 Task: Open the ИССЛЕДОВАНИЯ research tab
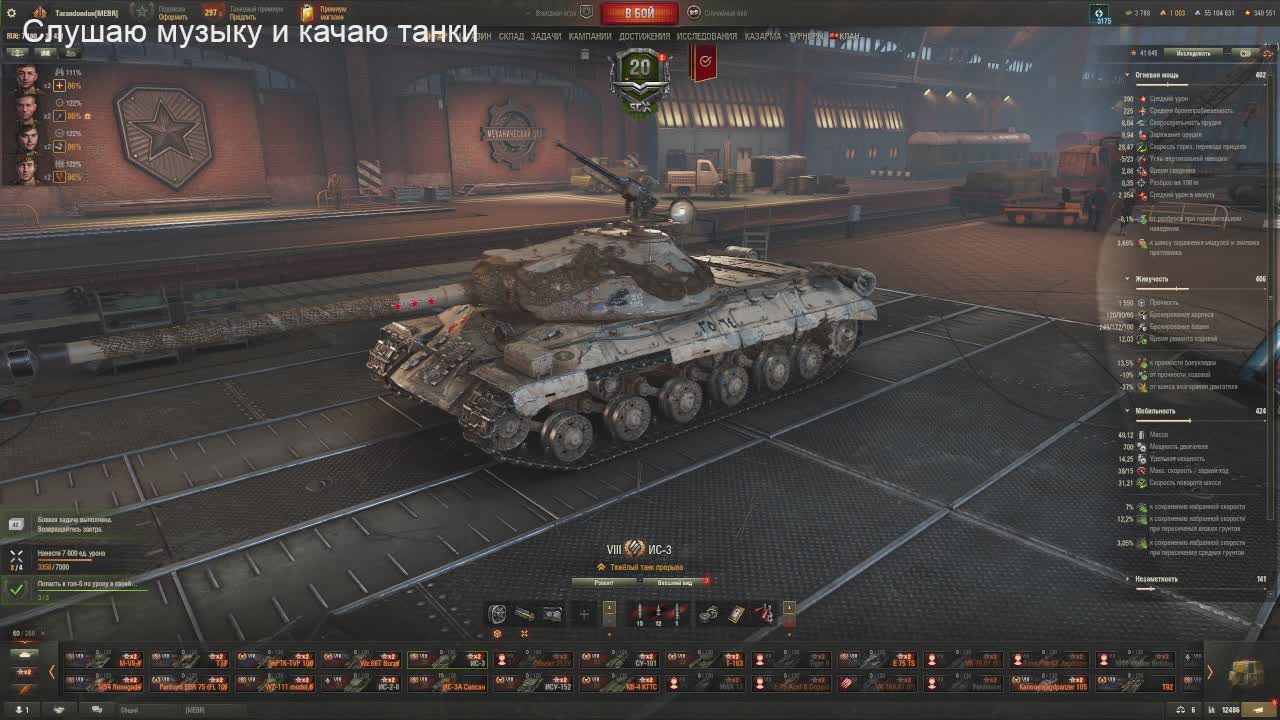[706, 36]
